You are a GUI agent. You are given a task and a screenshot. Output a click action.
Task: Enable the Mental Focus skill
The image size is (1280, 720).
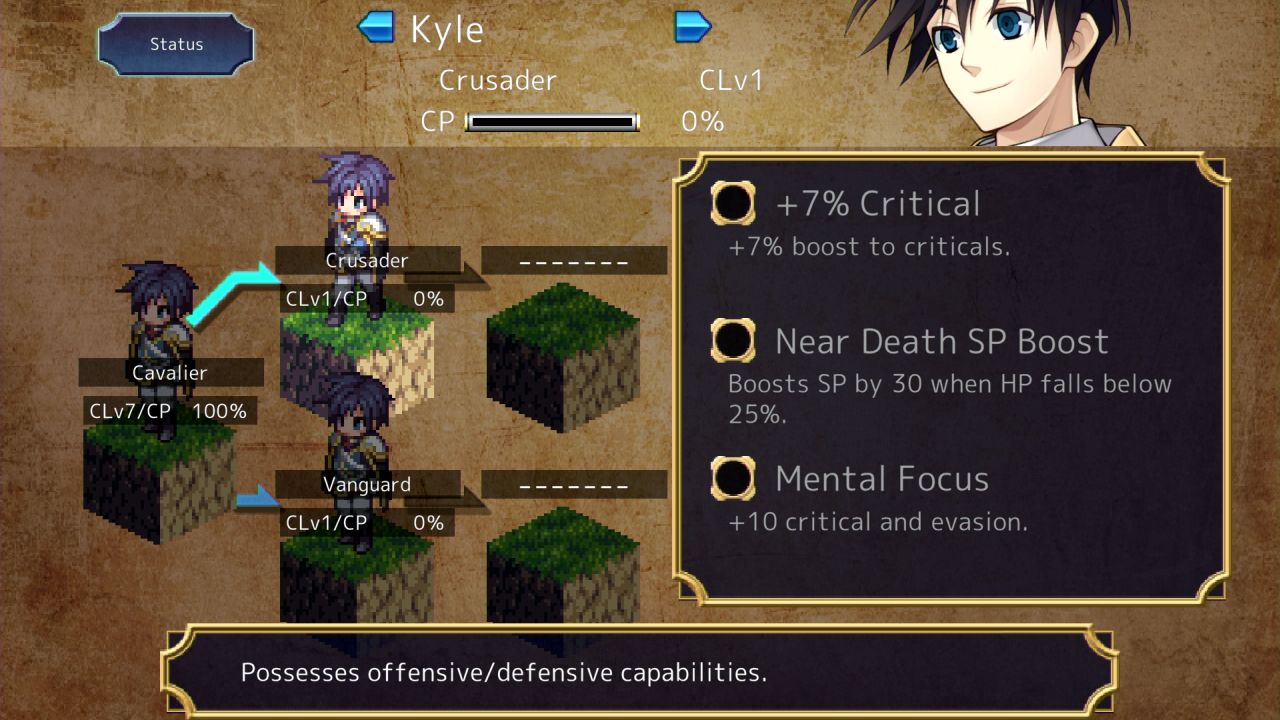[x=733, y=479]
